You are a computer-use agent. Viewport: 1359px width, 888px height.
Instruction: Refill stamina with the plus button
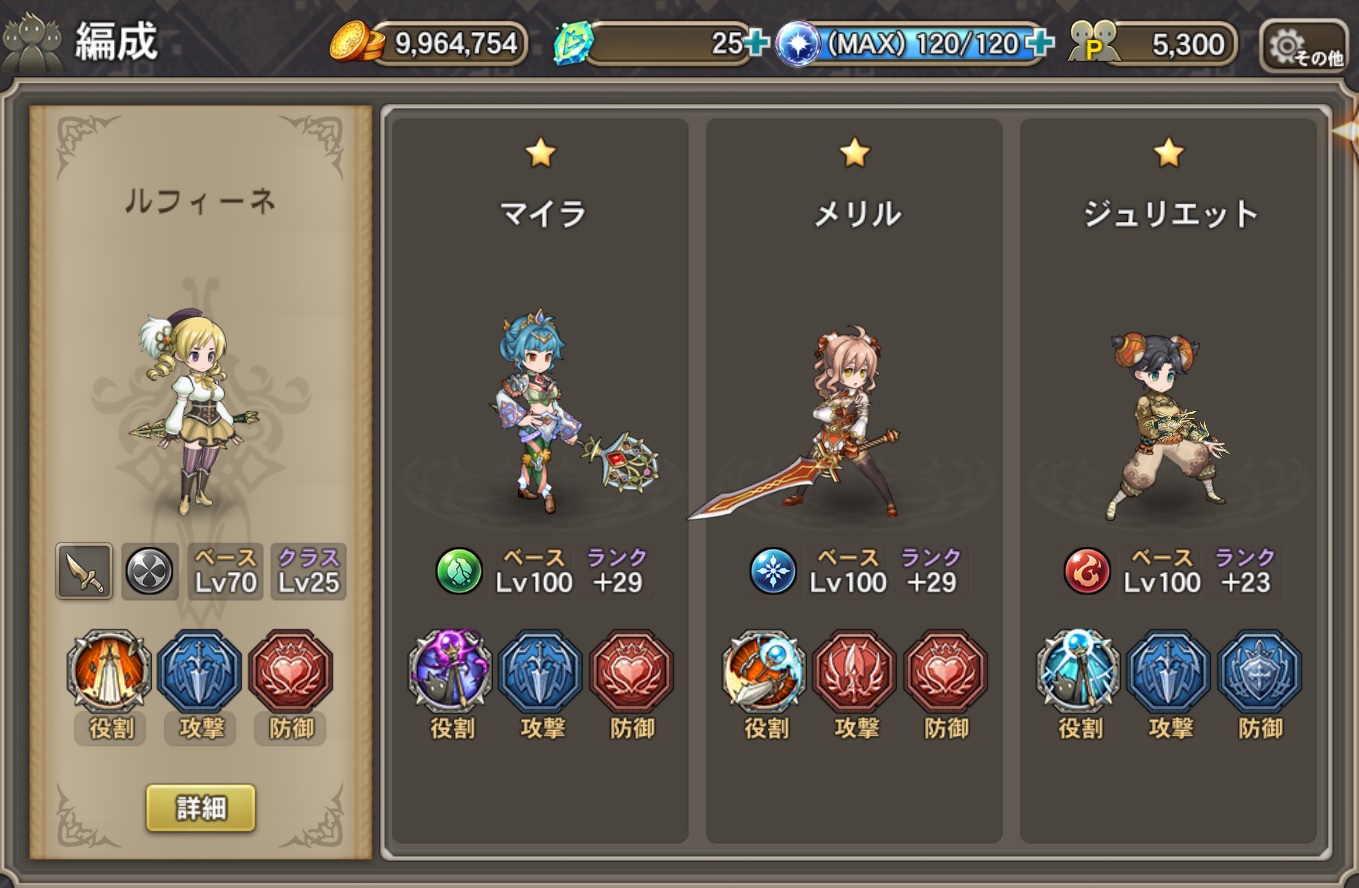[1040, 44]
